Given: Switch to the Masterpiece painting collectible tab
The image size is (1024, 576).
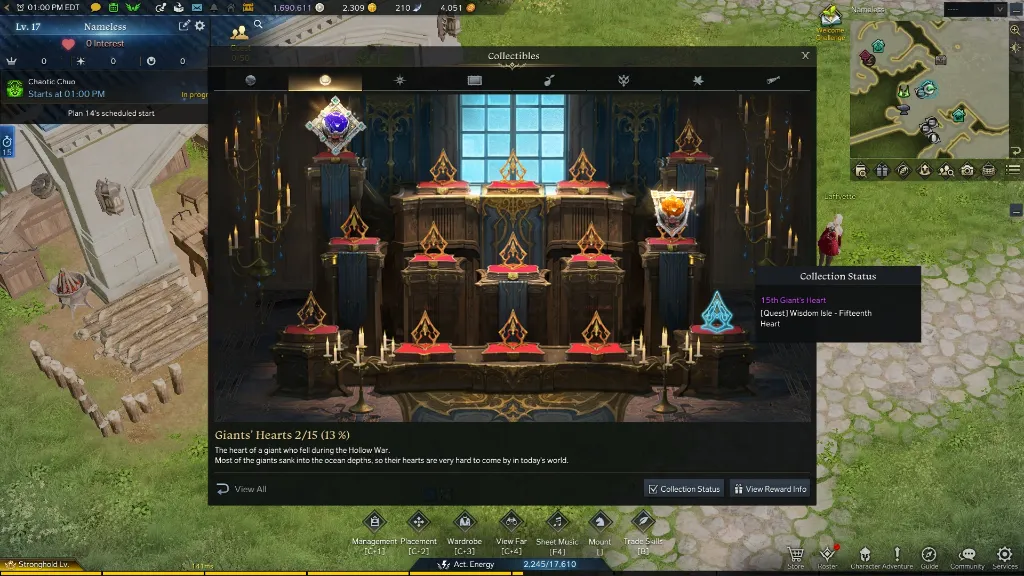Looking at the screenshot, I should click(474, 80).
